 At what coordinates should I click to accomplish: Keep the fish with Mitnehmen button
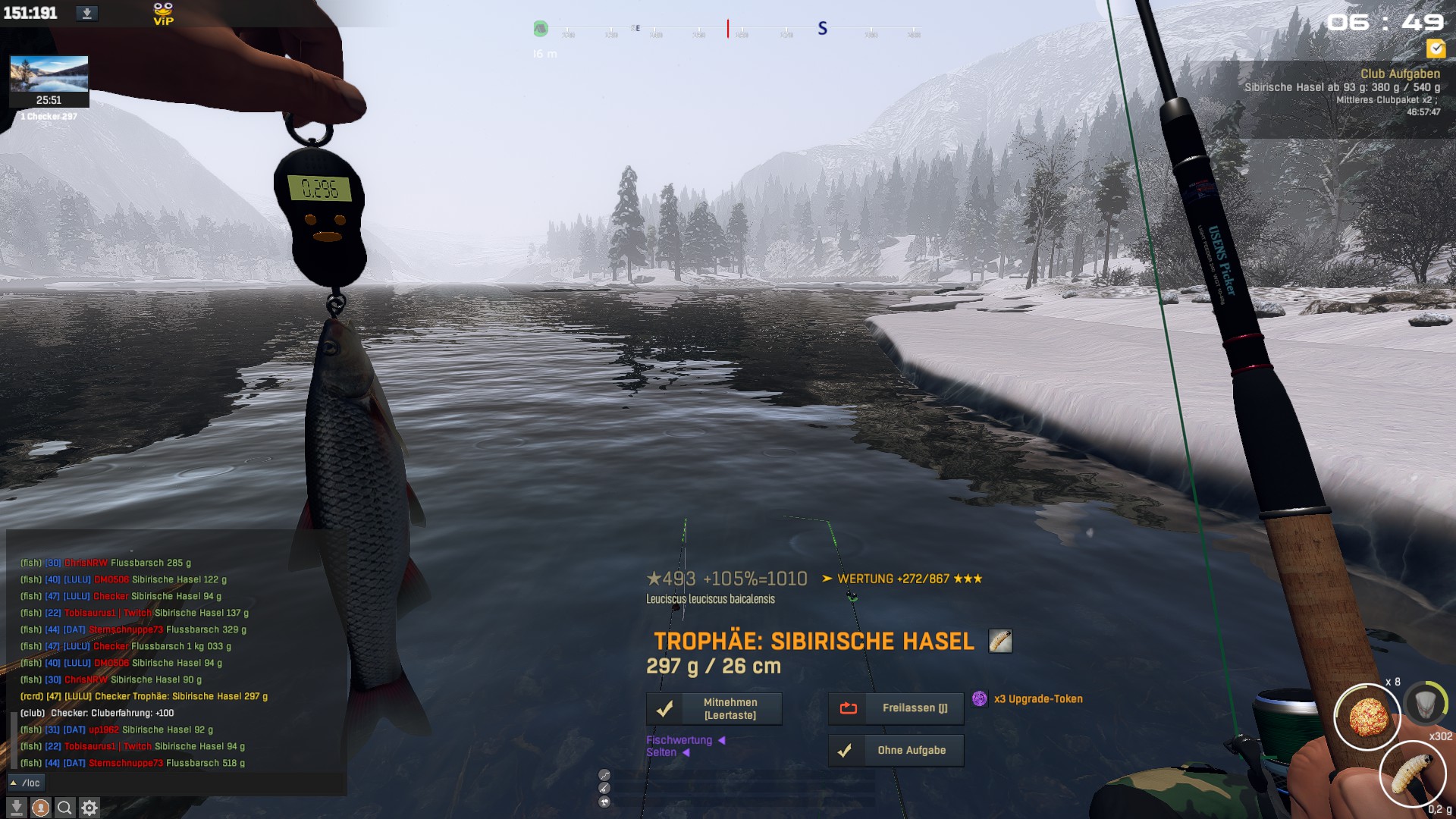[x=714, y=709]
